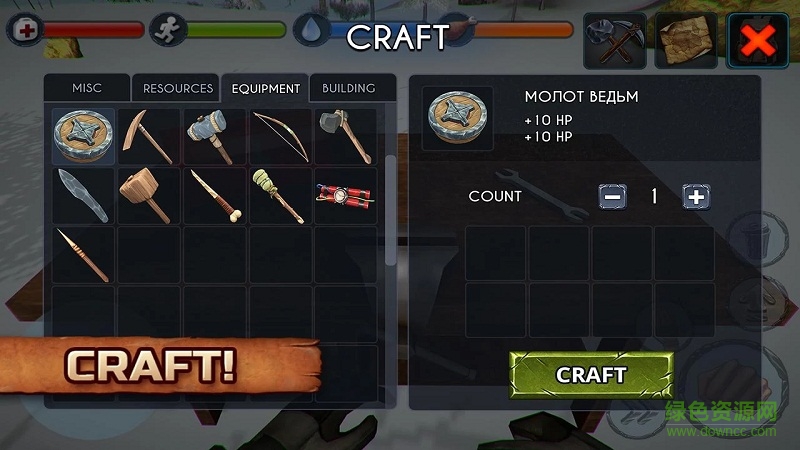Open the Resources tab
This screenshot has width=800, height=450.
177,88
